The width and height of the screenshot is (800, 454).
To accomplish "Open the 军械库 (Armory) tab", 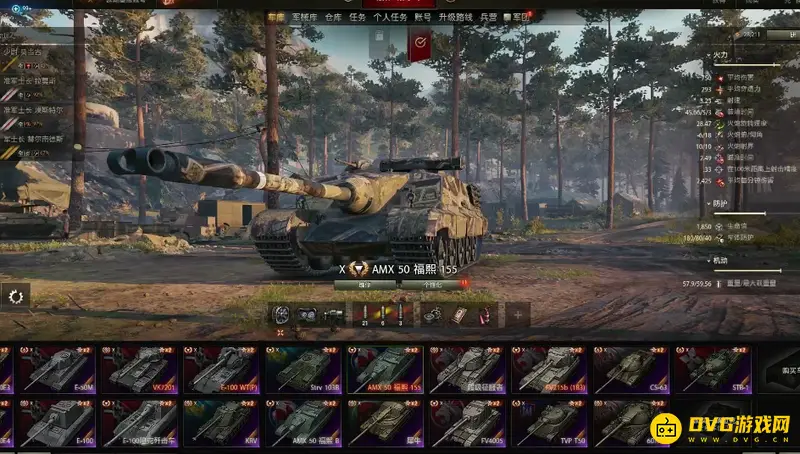I will pos(305,17).
